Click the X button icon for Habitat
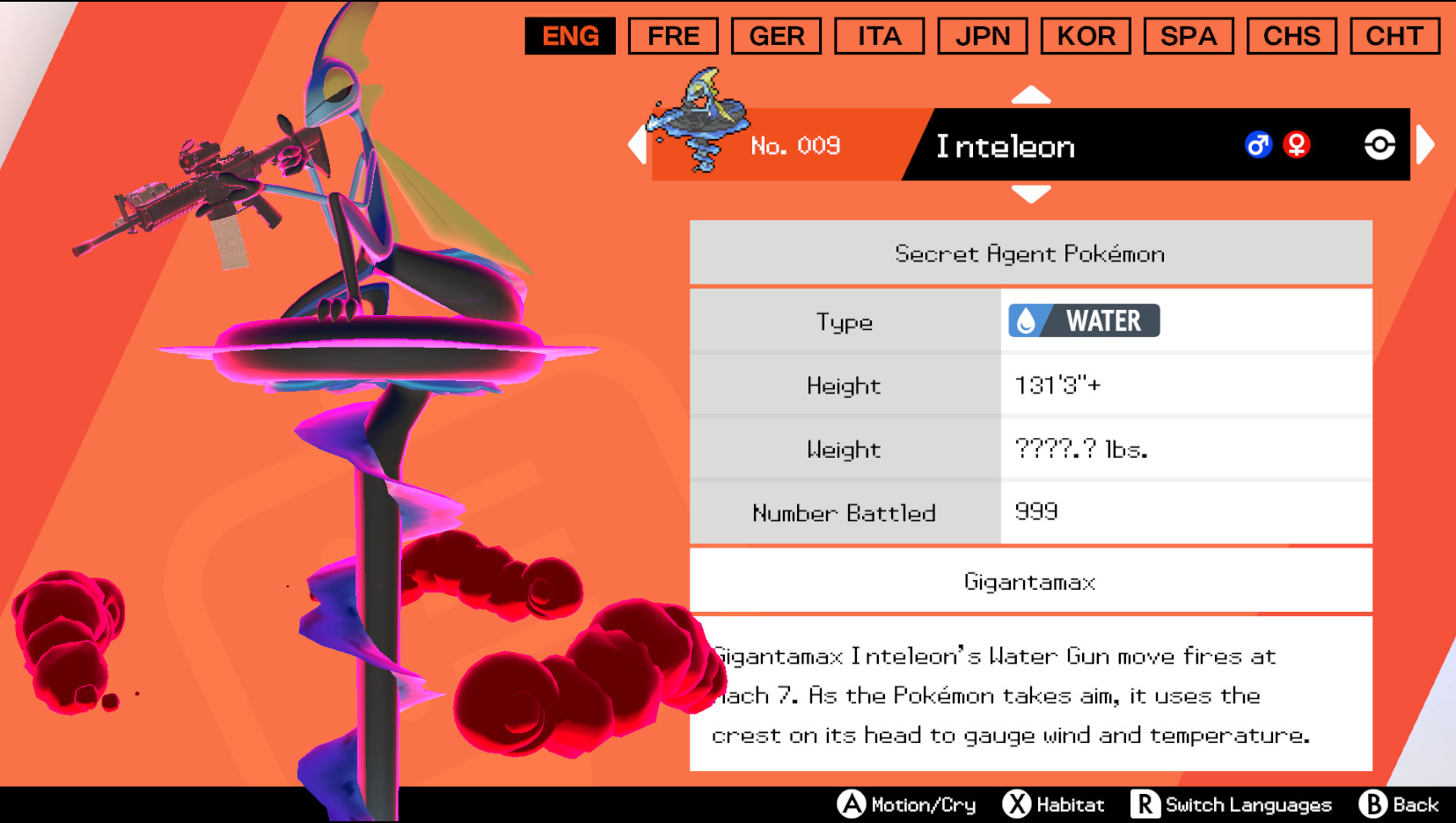This screenshot has width=1456, height=823. point(1017,804)
